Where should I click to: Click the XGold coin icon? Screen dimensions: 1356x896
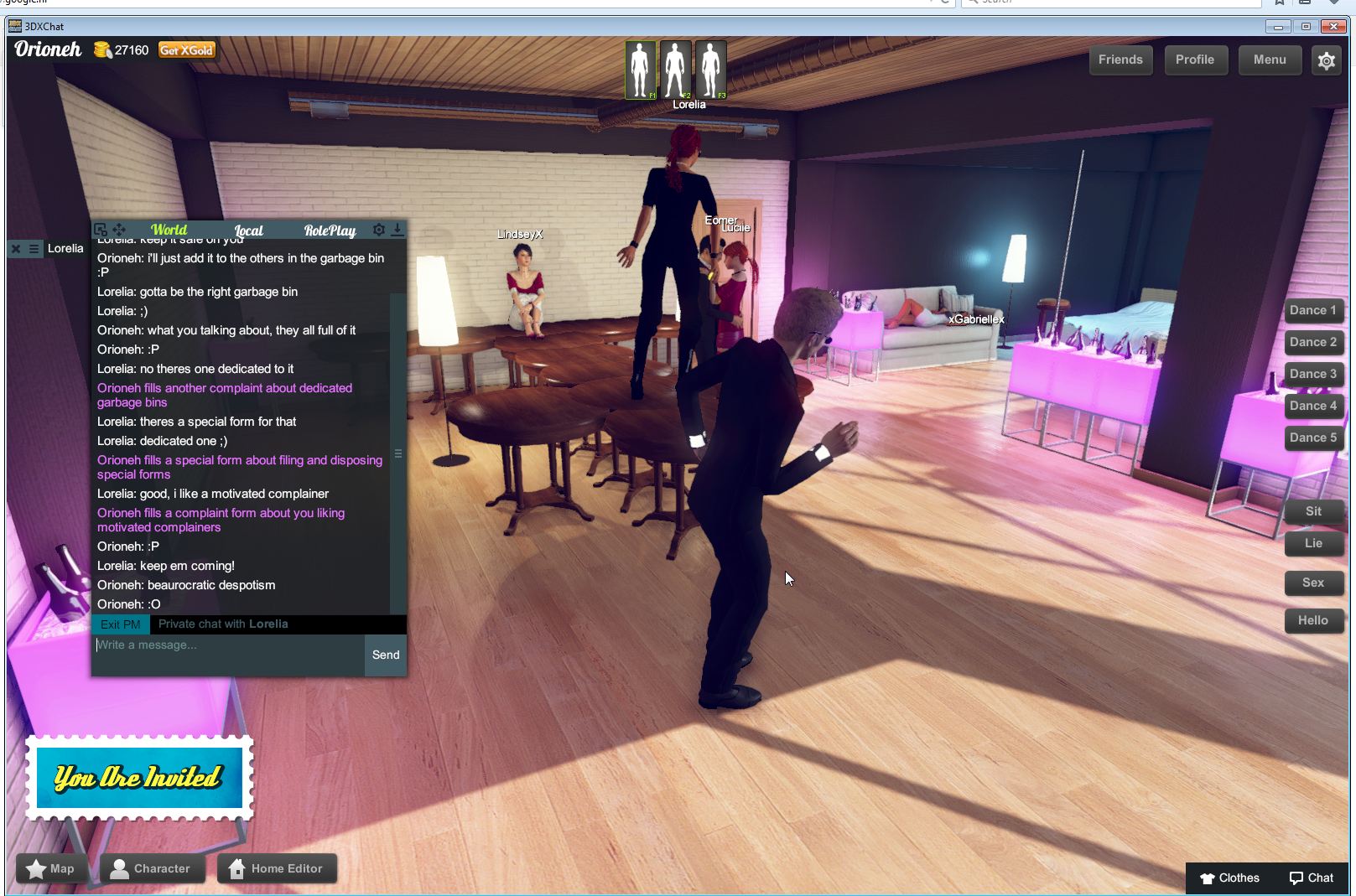[102, 49]
